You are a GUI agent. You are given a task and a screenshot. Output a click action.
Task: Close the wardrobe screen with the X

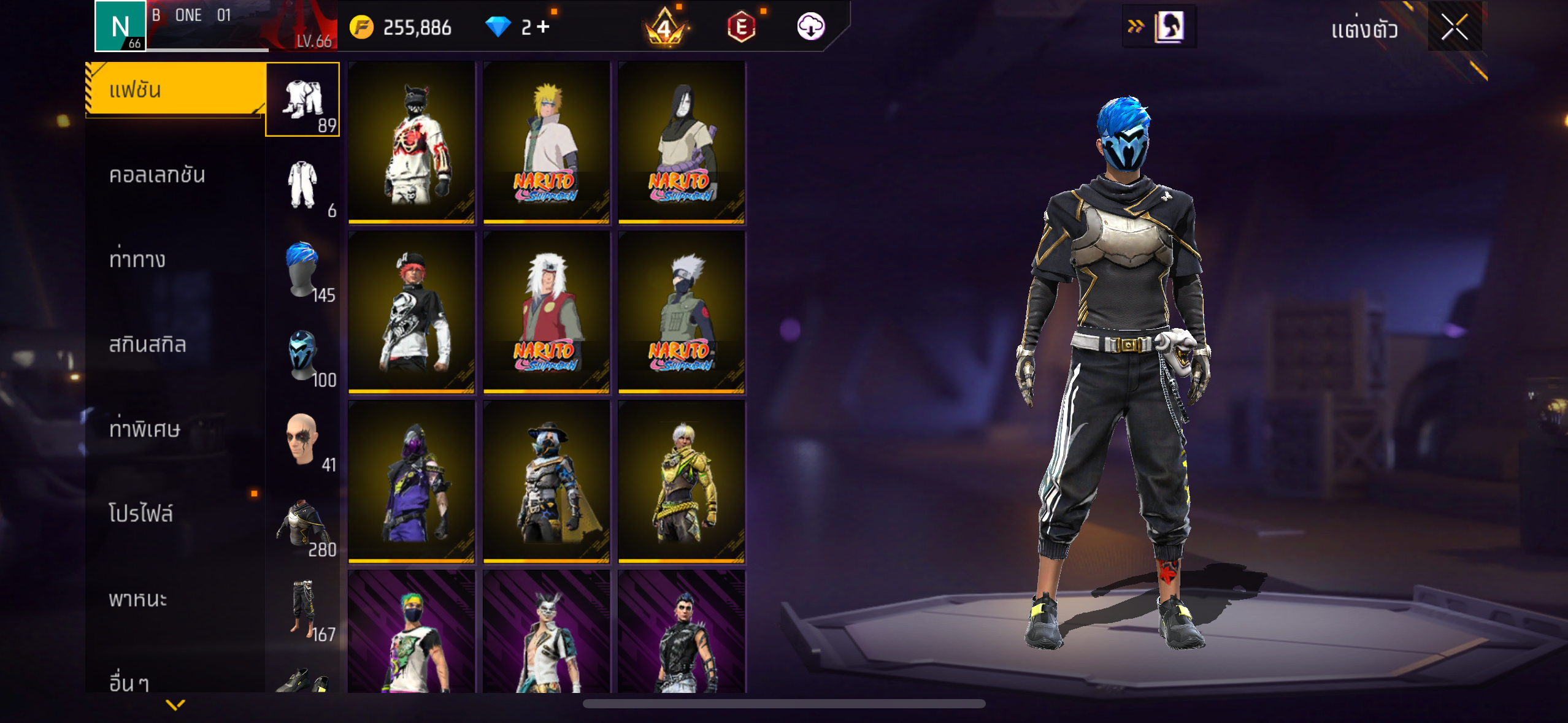[1454, 27]
